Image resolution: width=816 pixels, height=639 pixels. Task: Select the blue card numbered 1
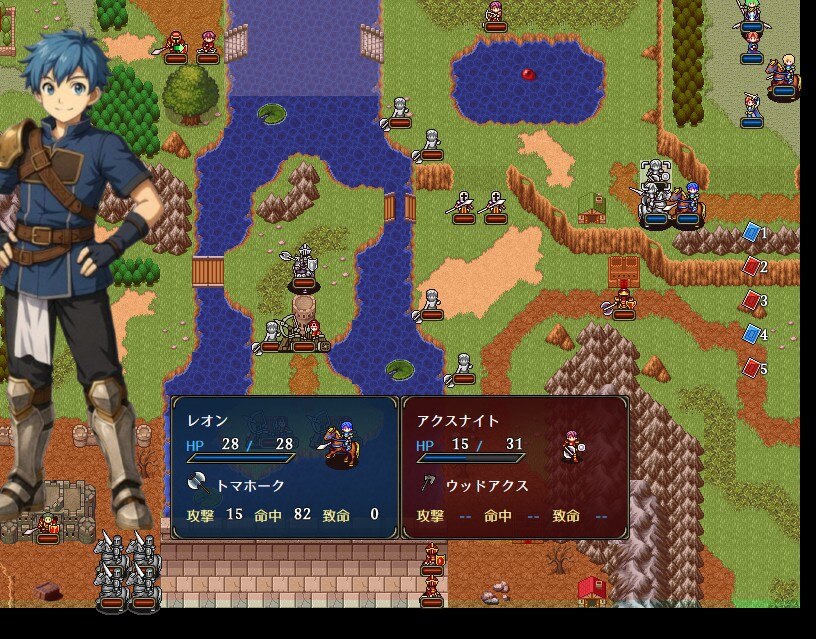(752, 232)
